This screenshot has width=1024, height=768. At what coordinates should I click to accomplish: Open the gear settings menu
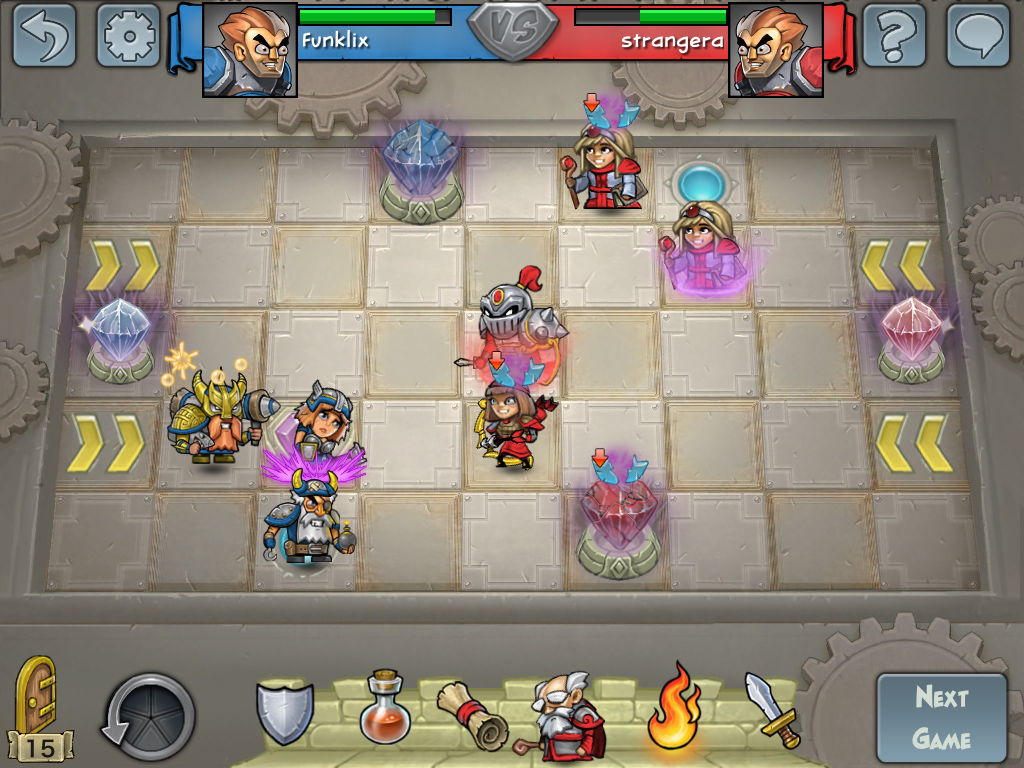[x=129, y=36]
